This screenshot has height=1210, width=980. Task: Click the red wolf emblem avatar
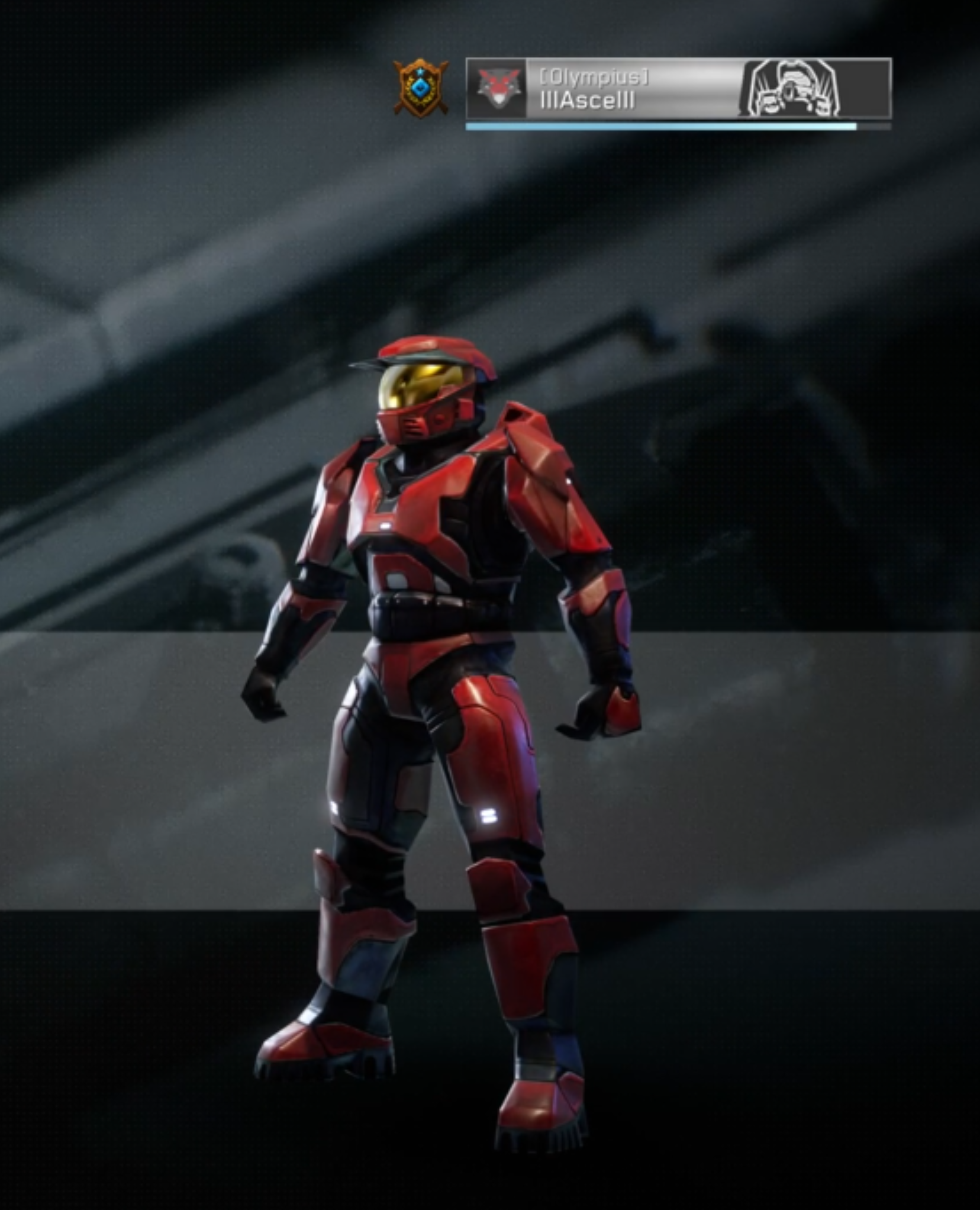(x=497, y=89)
